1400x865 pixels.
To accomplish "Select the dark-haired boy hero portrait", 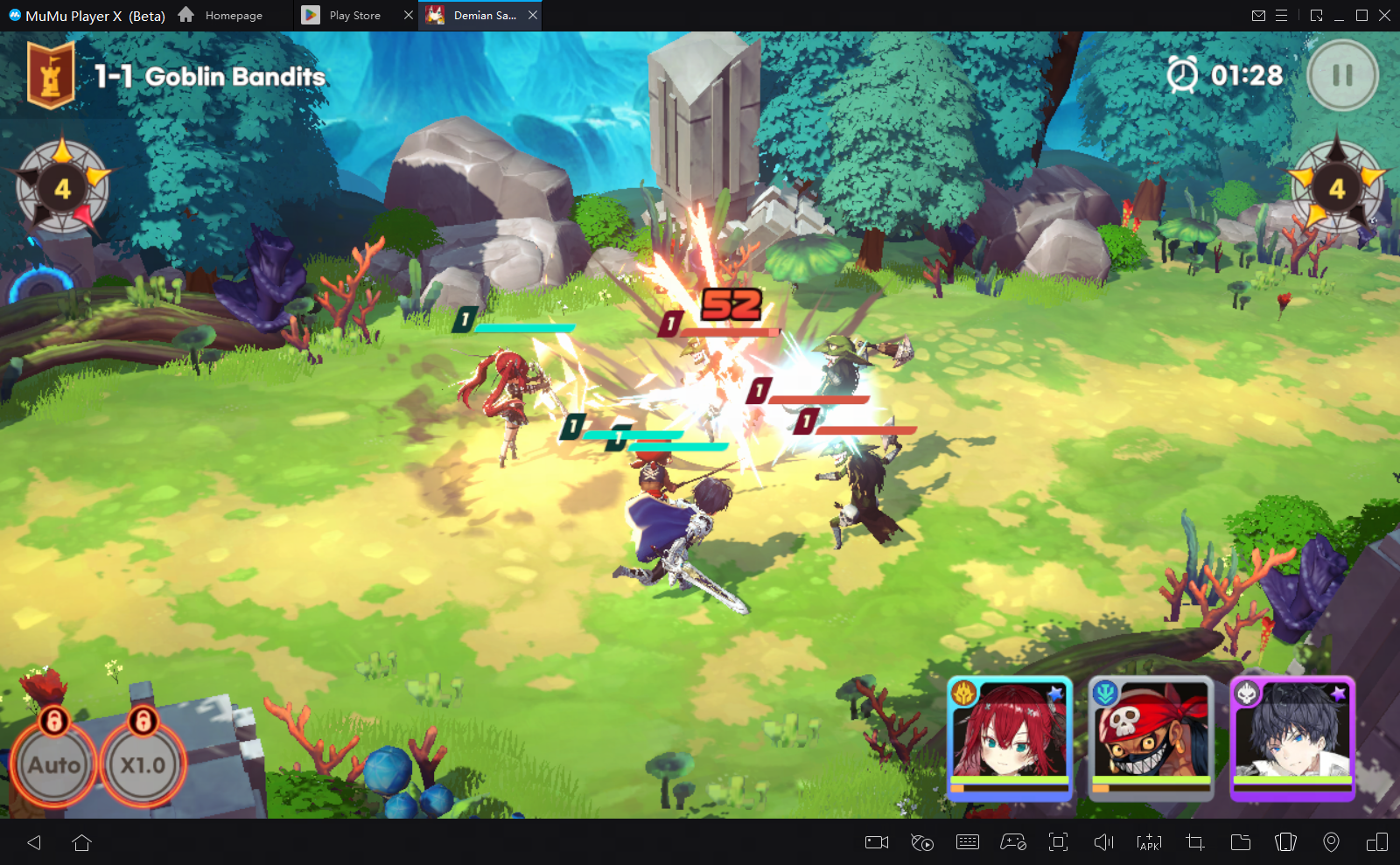I will pyautogui.click(x=1292, y=738).
